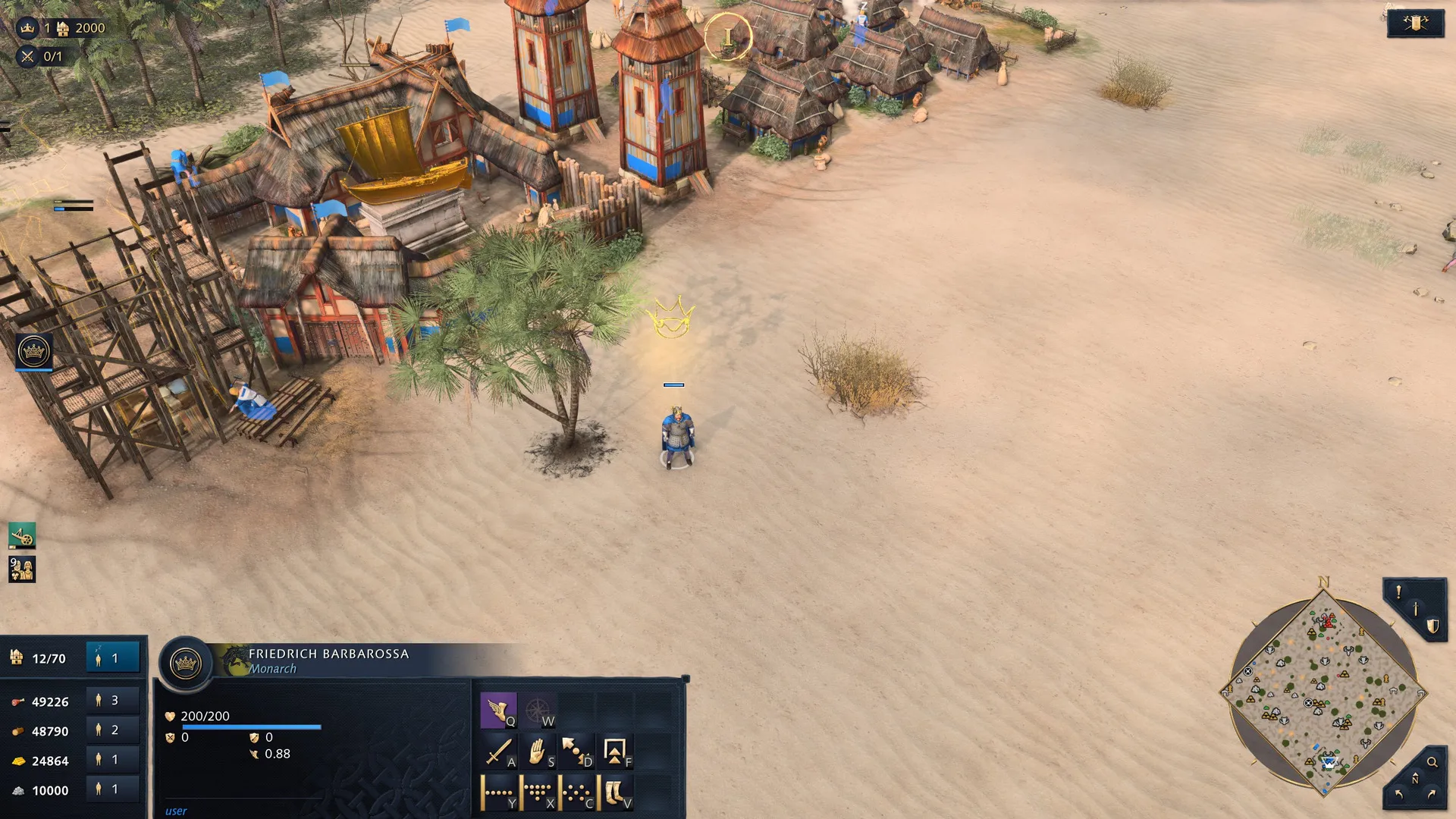1456x819 pixels.
Task: Cycle through the wood villagers
Action: [112, 730]
